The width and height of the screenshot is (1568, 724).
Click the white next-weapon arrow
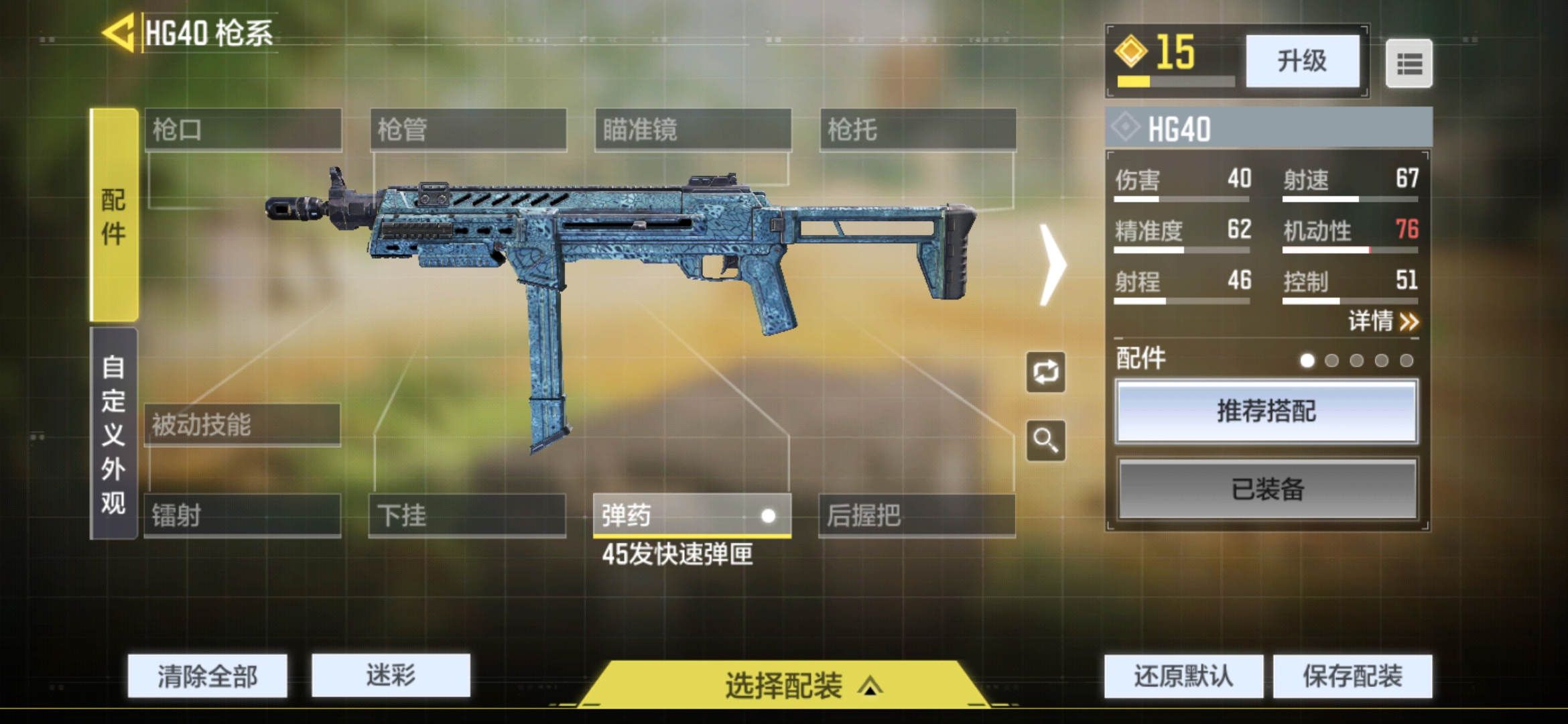point(1052,265)
